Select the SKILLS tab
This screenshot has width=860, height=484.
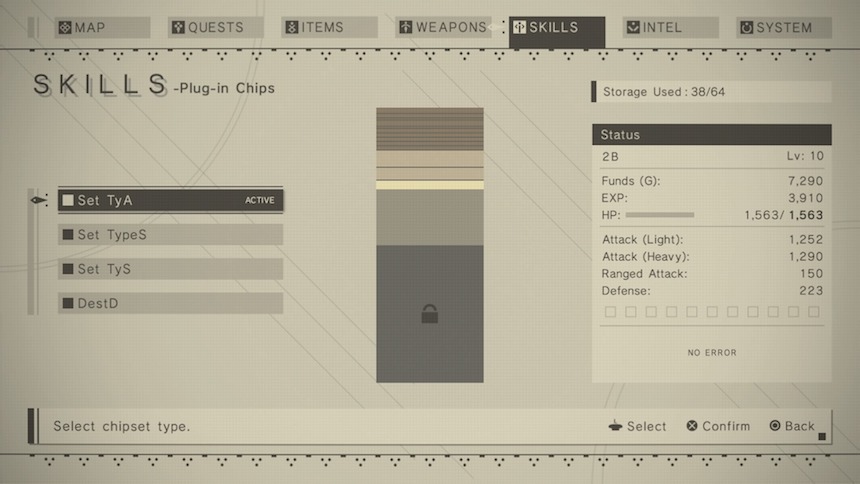[x=557, y=28]
